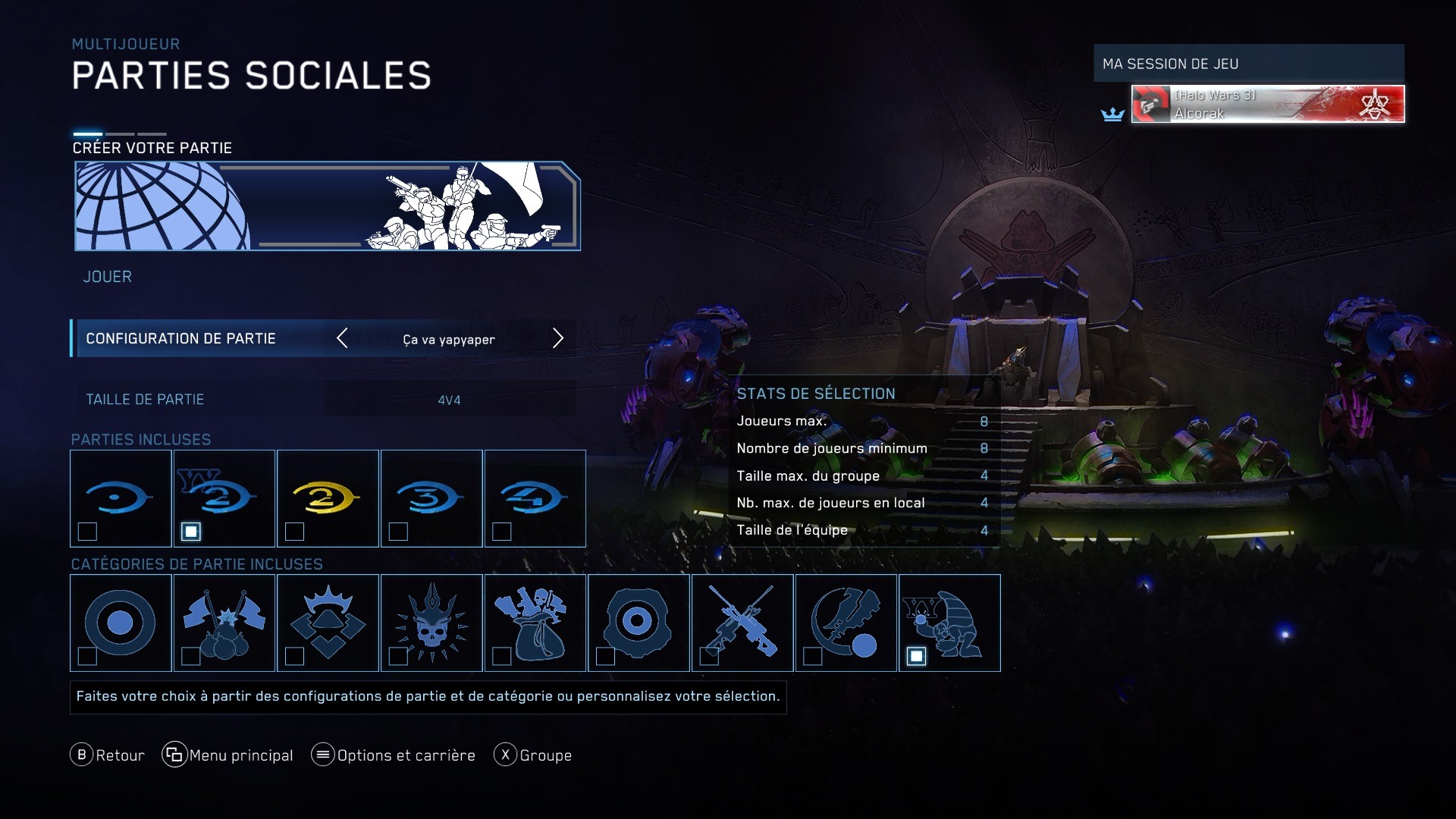Toggle the crossed rifles game category
The width and height of the screenshot is (1456, 819).
(x=742, y=623)
